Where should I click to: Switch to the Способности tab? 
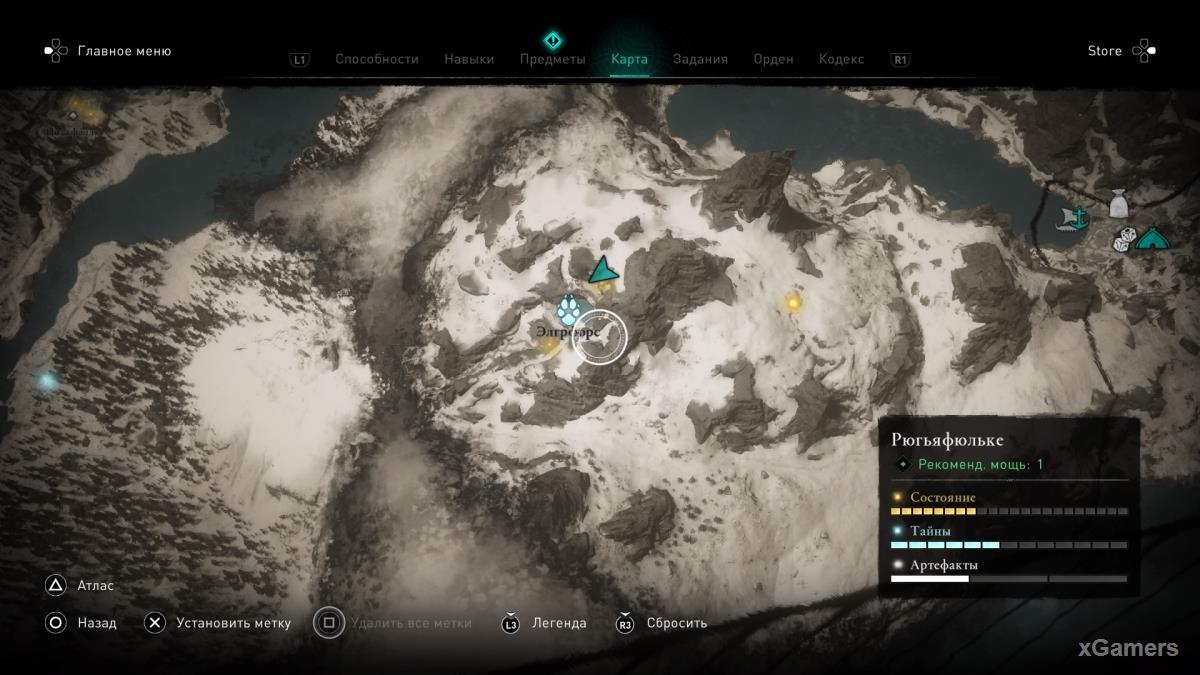[x=376, y=59]
